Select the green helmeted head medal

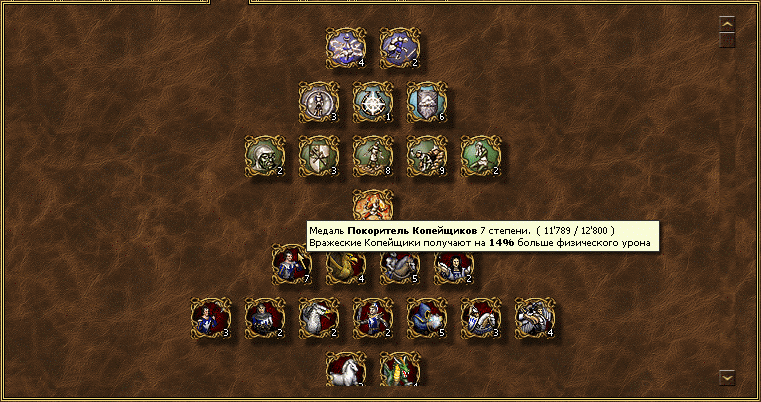point(265,155)
